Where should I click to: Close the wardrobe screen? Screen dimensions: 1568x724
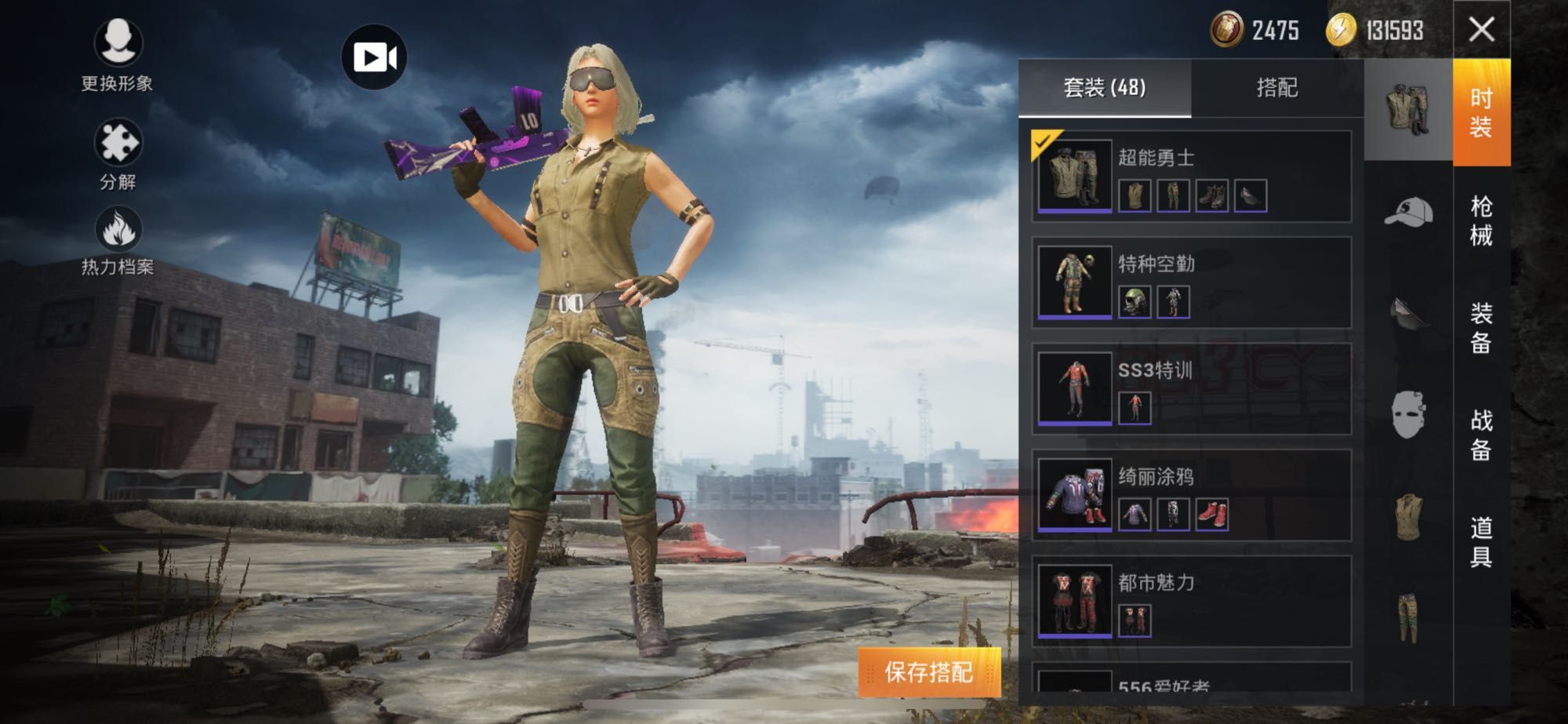1481,30
